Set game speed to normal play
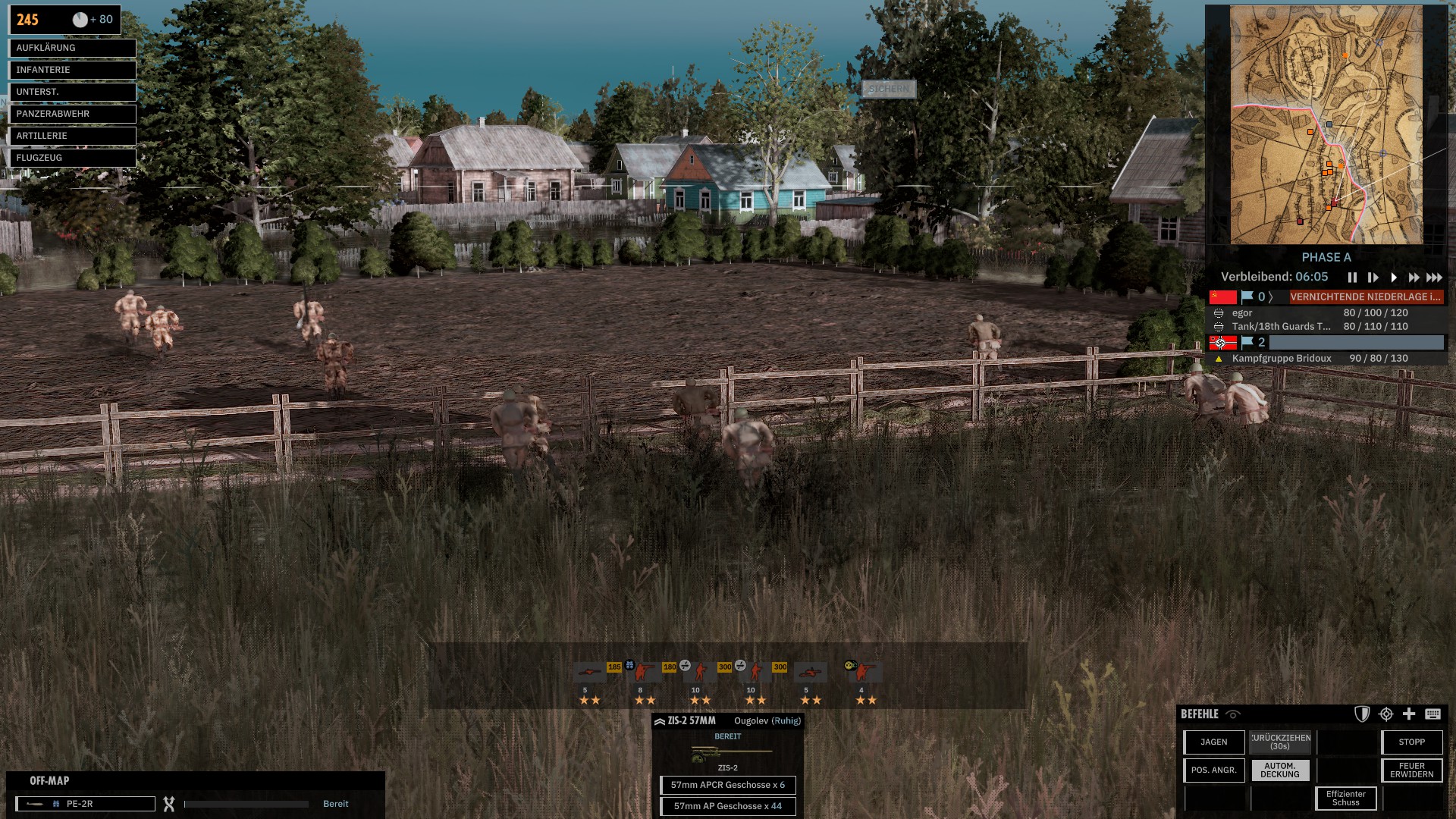The image size is (1456, 819). (1394, 278)
